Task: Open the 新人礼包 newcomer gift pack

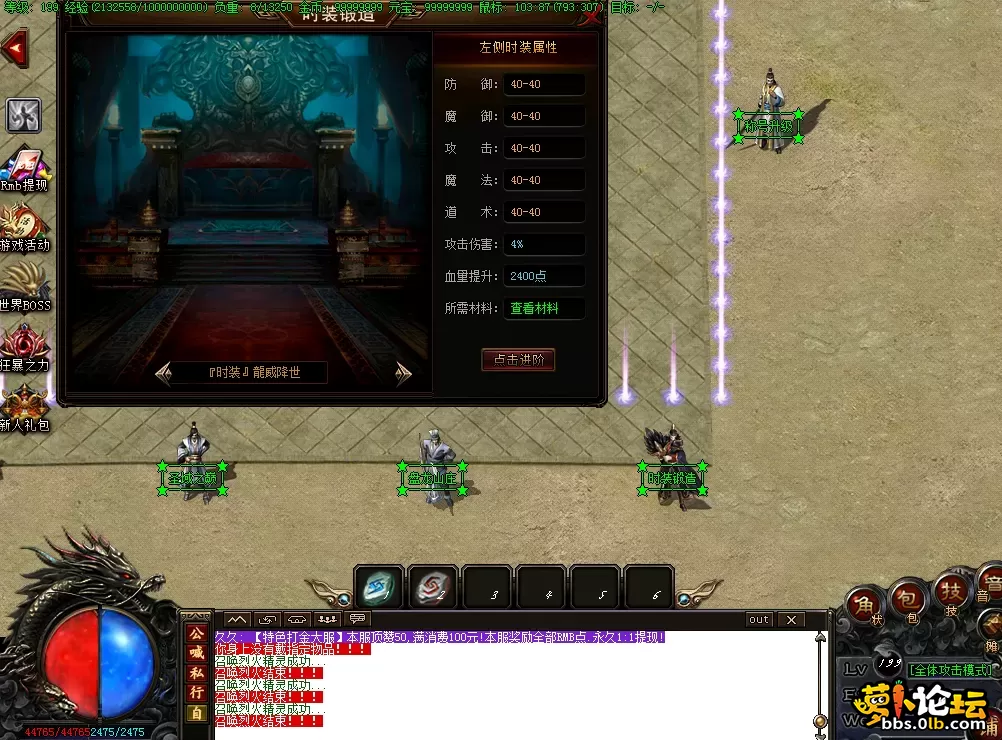Action: click(x=24, y=408)
